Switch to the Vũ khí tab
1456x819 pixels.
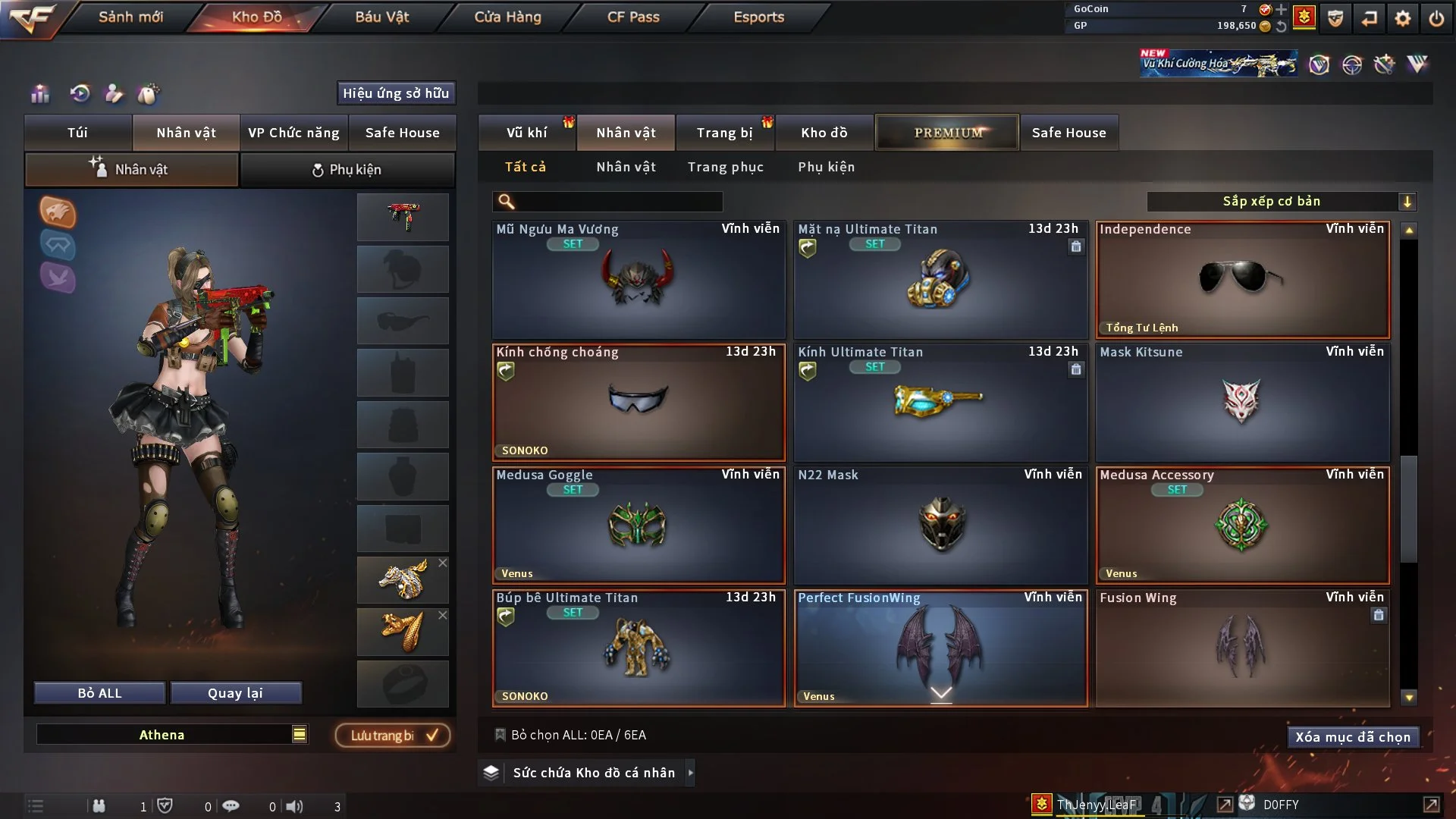[526, 133]
